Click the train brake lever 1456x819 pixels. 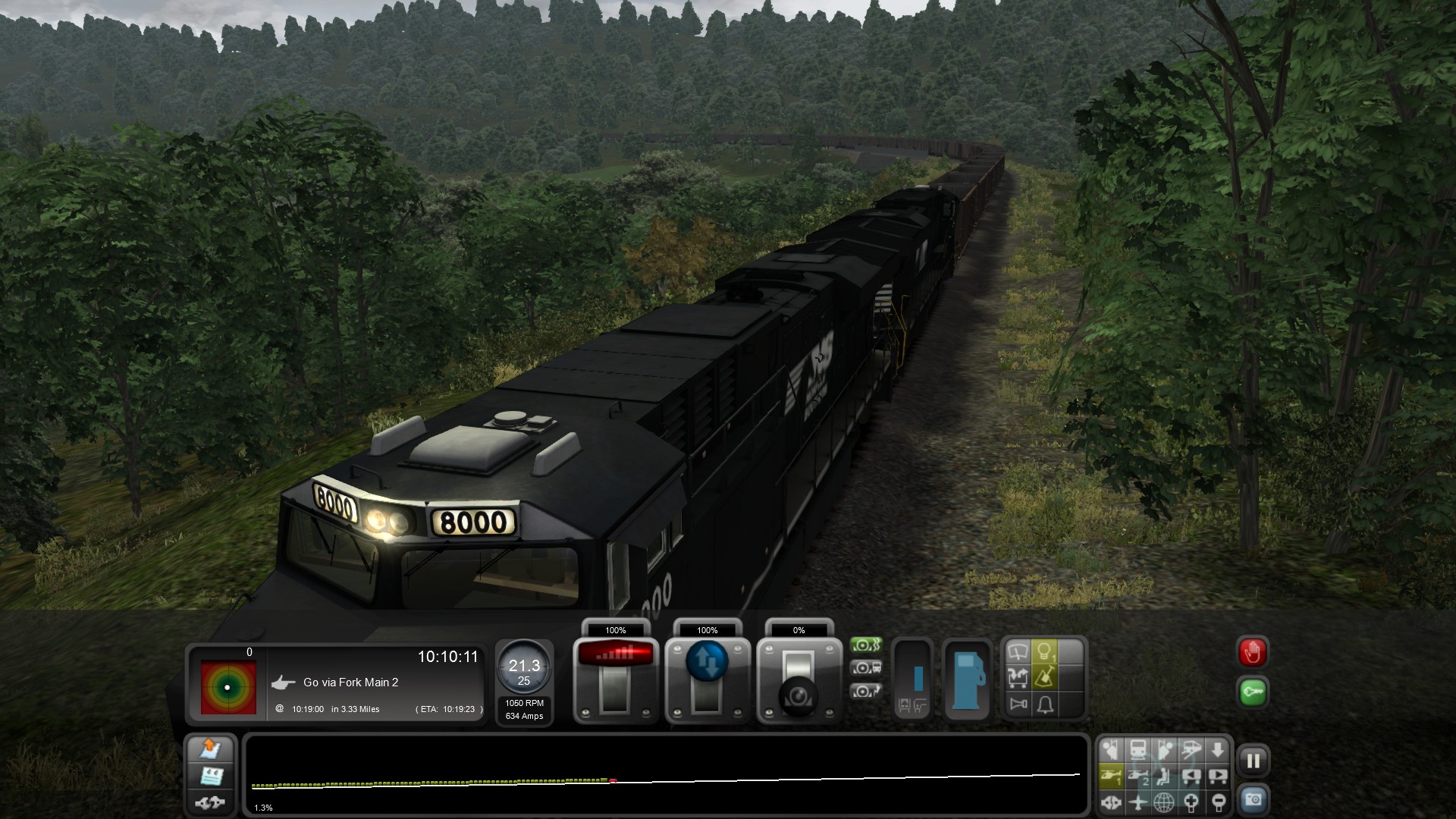tap(799, 679)
